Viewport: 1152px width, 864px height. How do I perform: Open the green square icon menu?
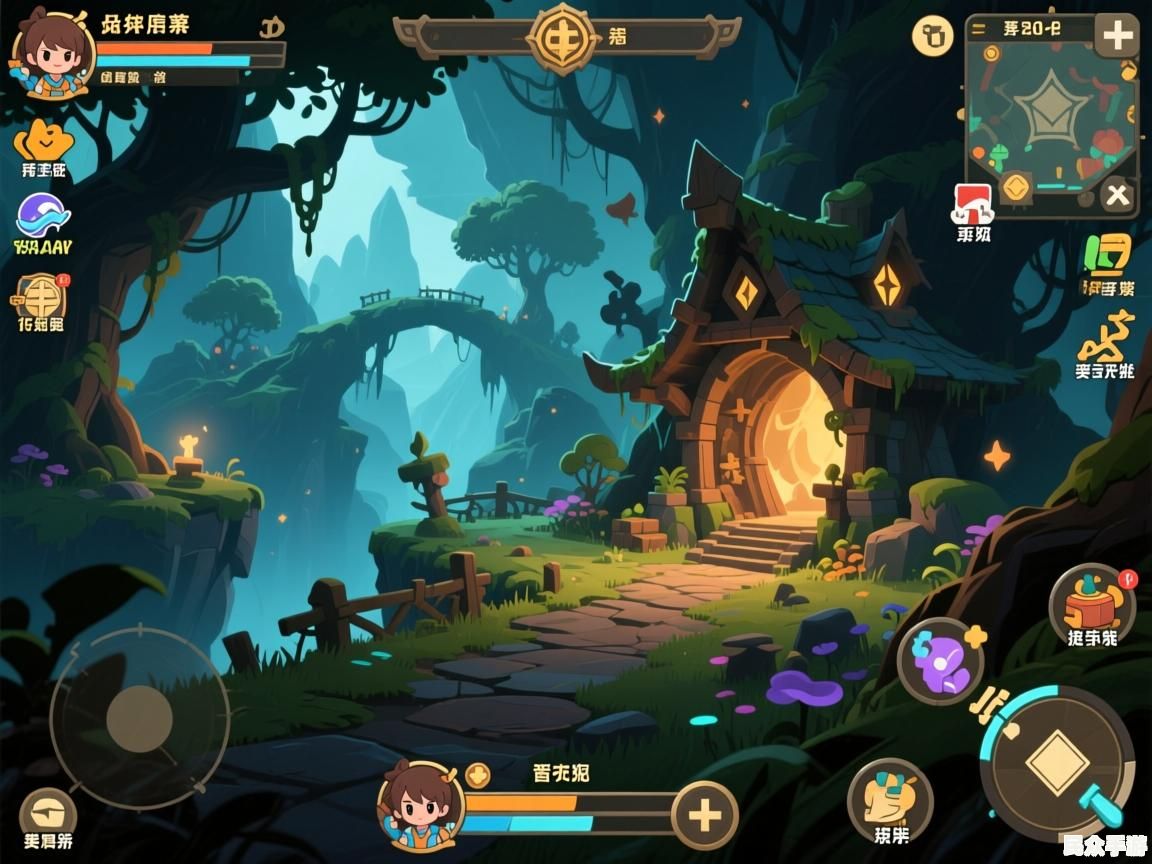point(1108,256)
